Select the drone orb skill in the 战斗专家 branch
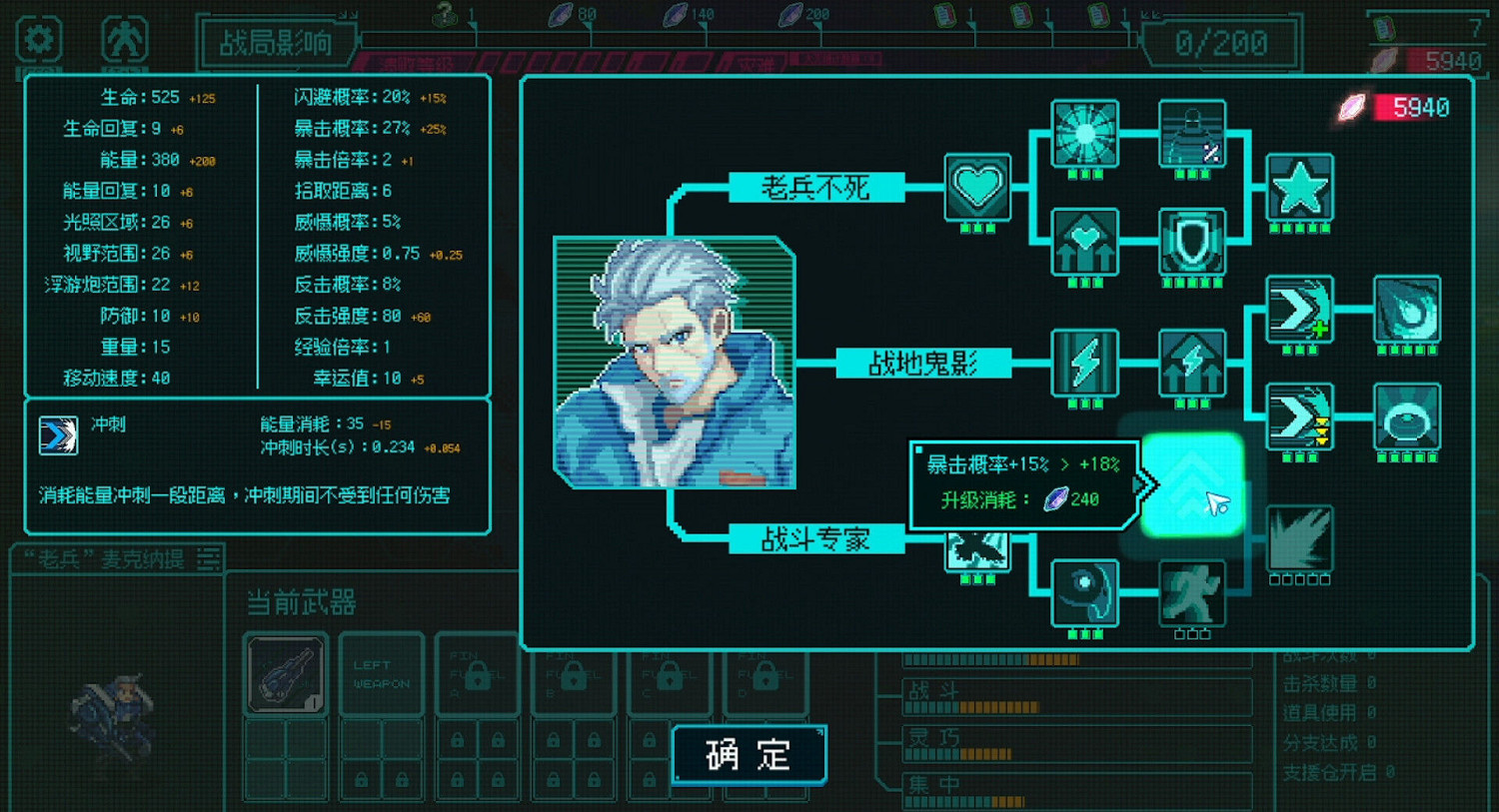 pos(1084,591)
